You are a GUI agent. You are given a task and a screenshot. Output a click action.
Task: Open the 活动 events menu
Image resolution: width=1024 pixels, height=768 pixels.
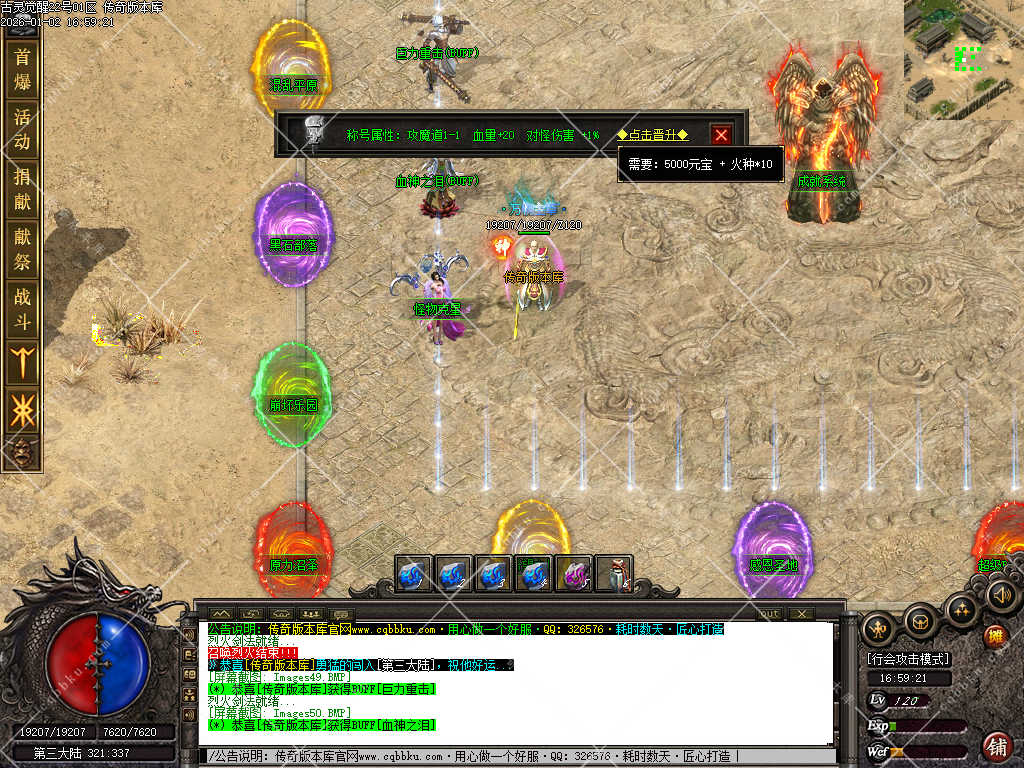pyautogui.click(x=22, y=129)
